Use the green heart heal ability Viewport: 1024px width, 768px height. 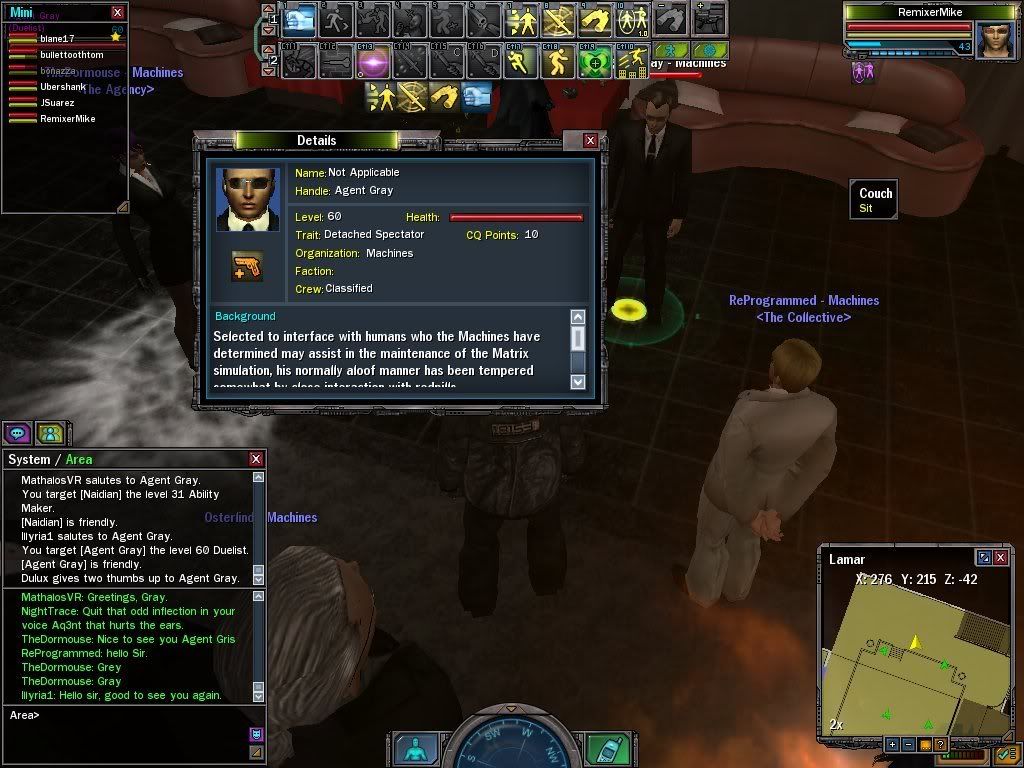[x=595, y=62]
